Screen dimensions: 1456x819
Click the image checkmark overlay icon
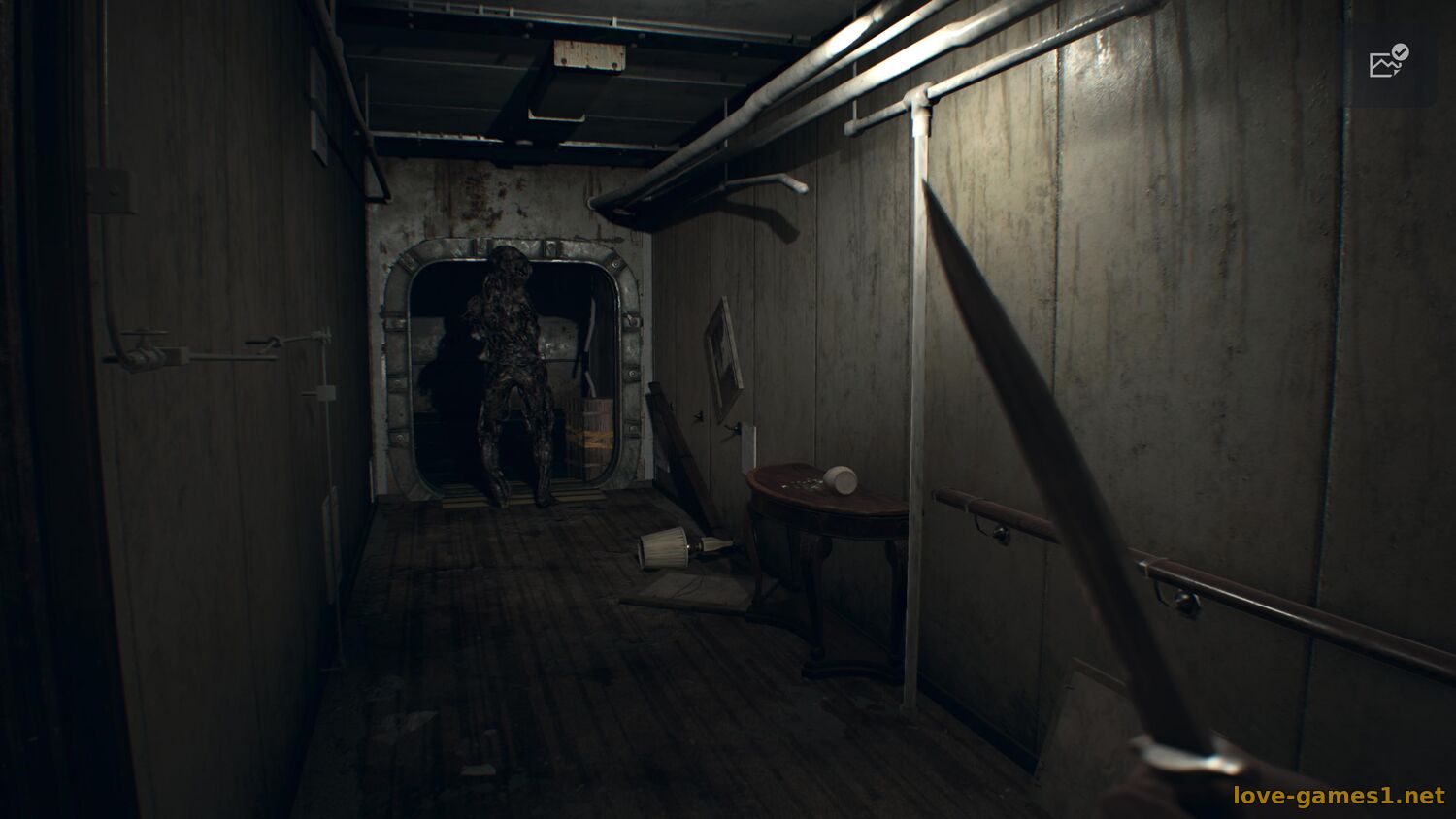pyautogui.click(x=1388, y=62)
